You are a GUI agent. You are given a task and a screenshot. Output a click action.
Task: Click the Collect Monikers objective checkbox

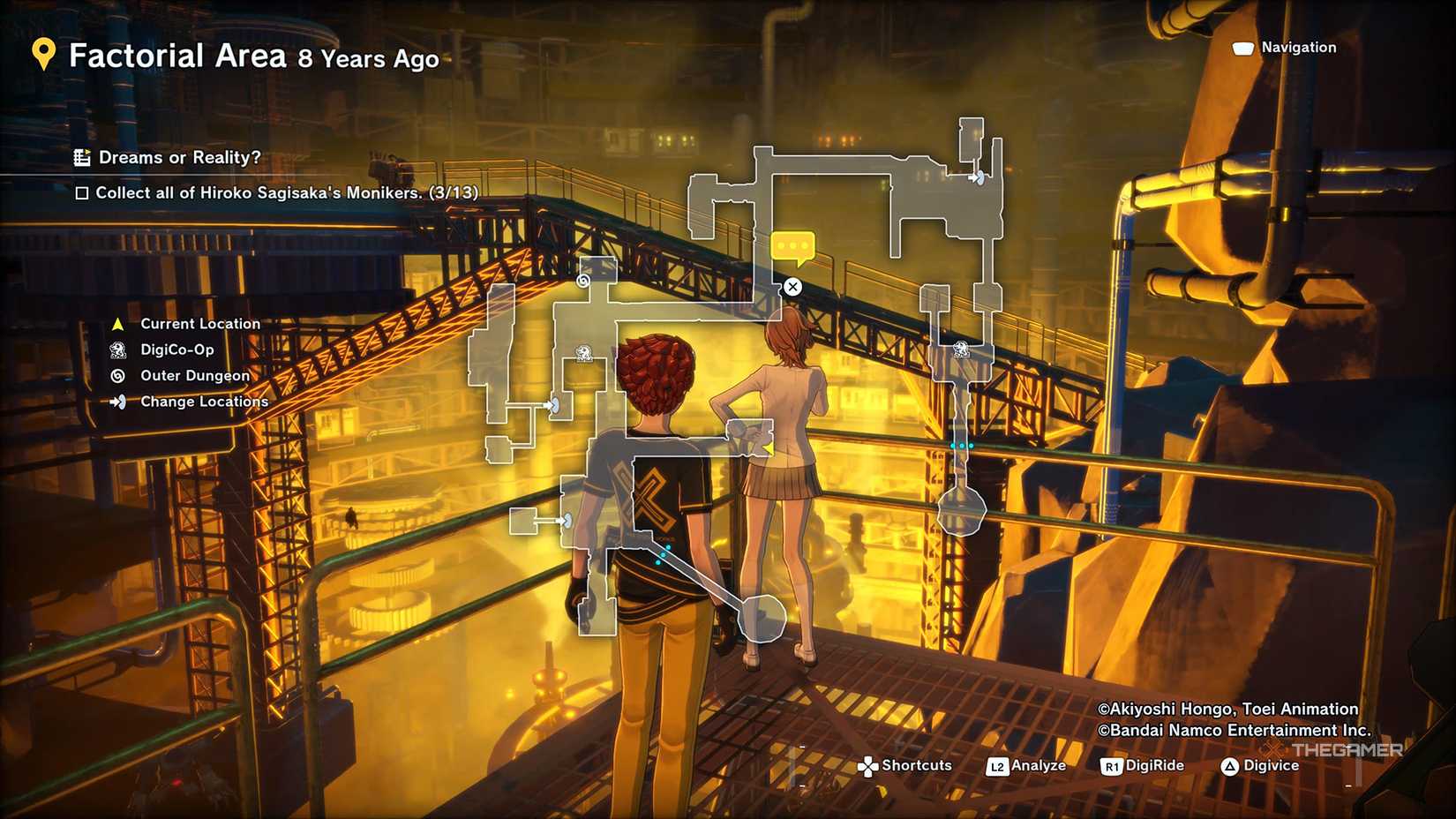82,193
